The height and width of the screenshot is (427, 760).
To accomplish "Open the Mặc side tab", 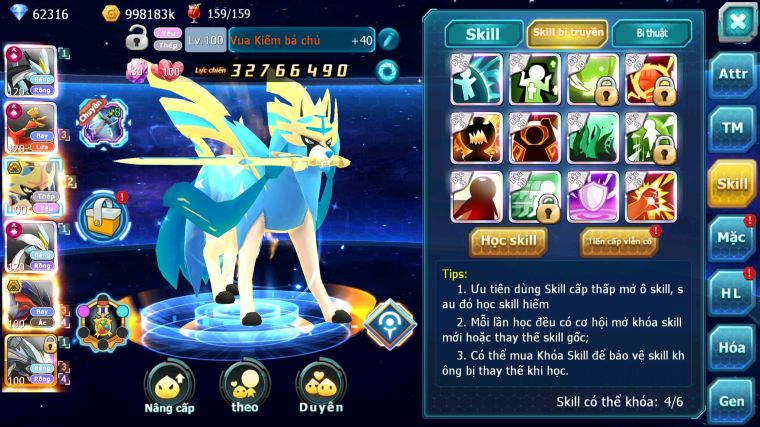I will pyautogui.click(x=732, y=238).
